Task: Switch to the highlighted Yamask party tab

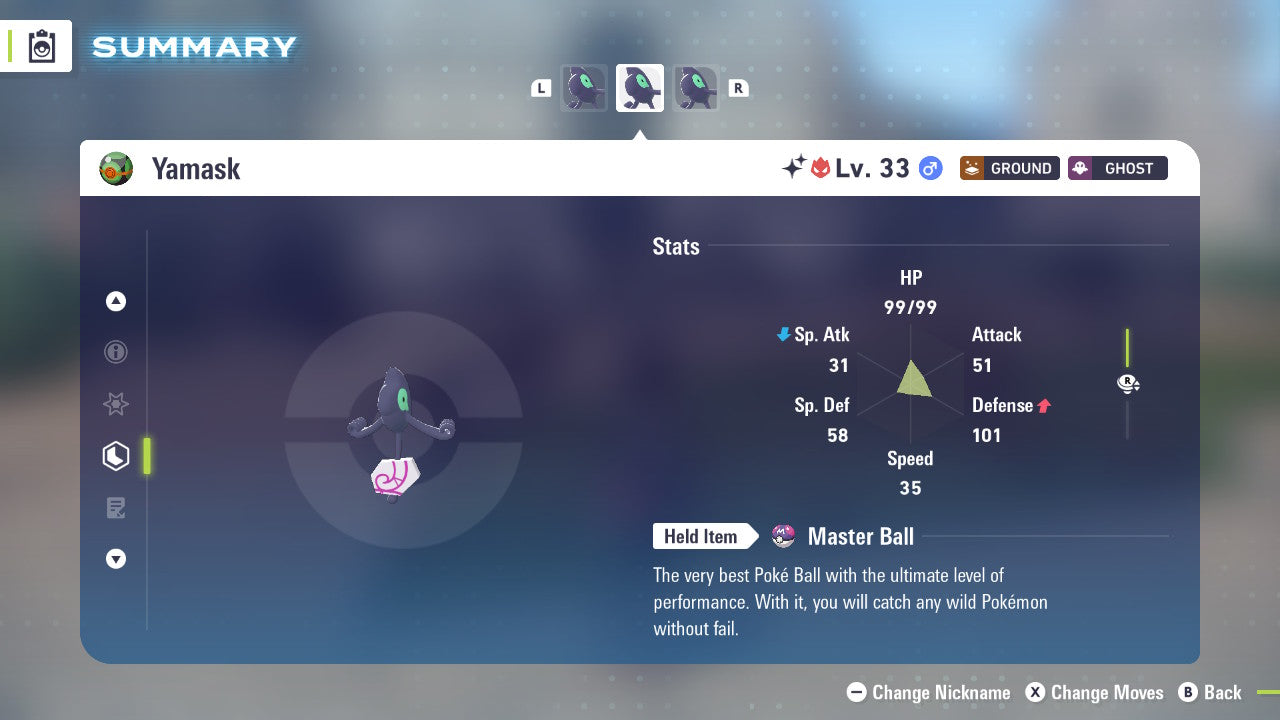Action: click(639, 87)
